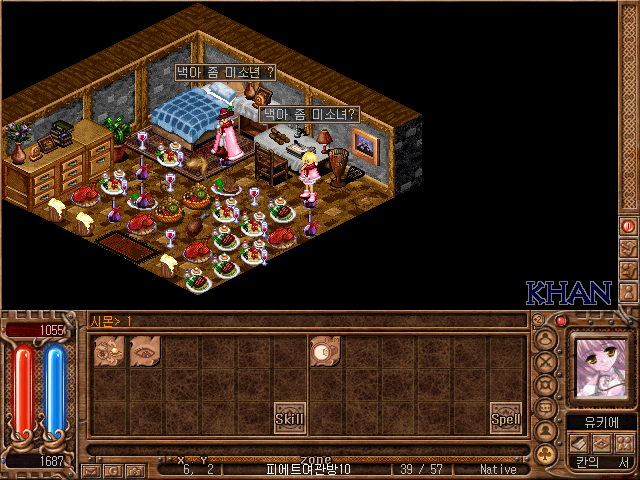Click the camera screenshot button

coord(133,470)
